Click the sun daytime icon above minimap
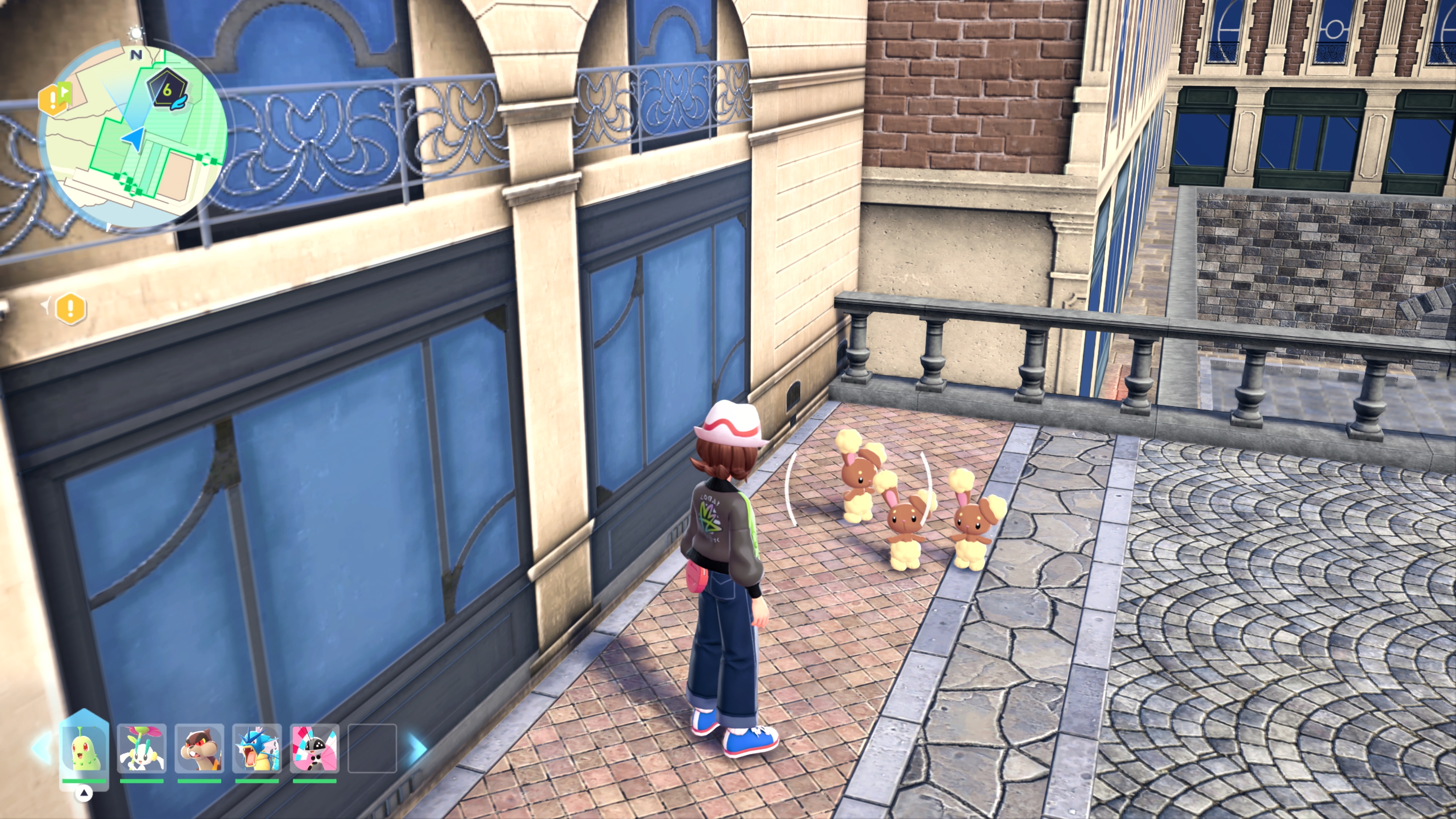The width and height of the screenshot is (1456, 819). click(136, 34)
